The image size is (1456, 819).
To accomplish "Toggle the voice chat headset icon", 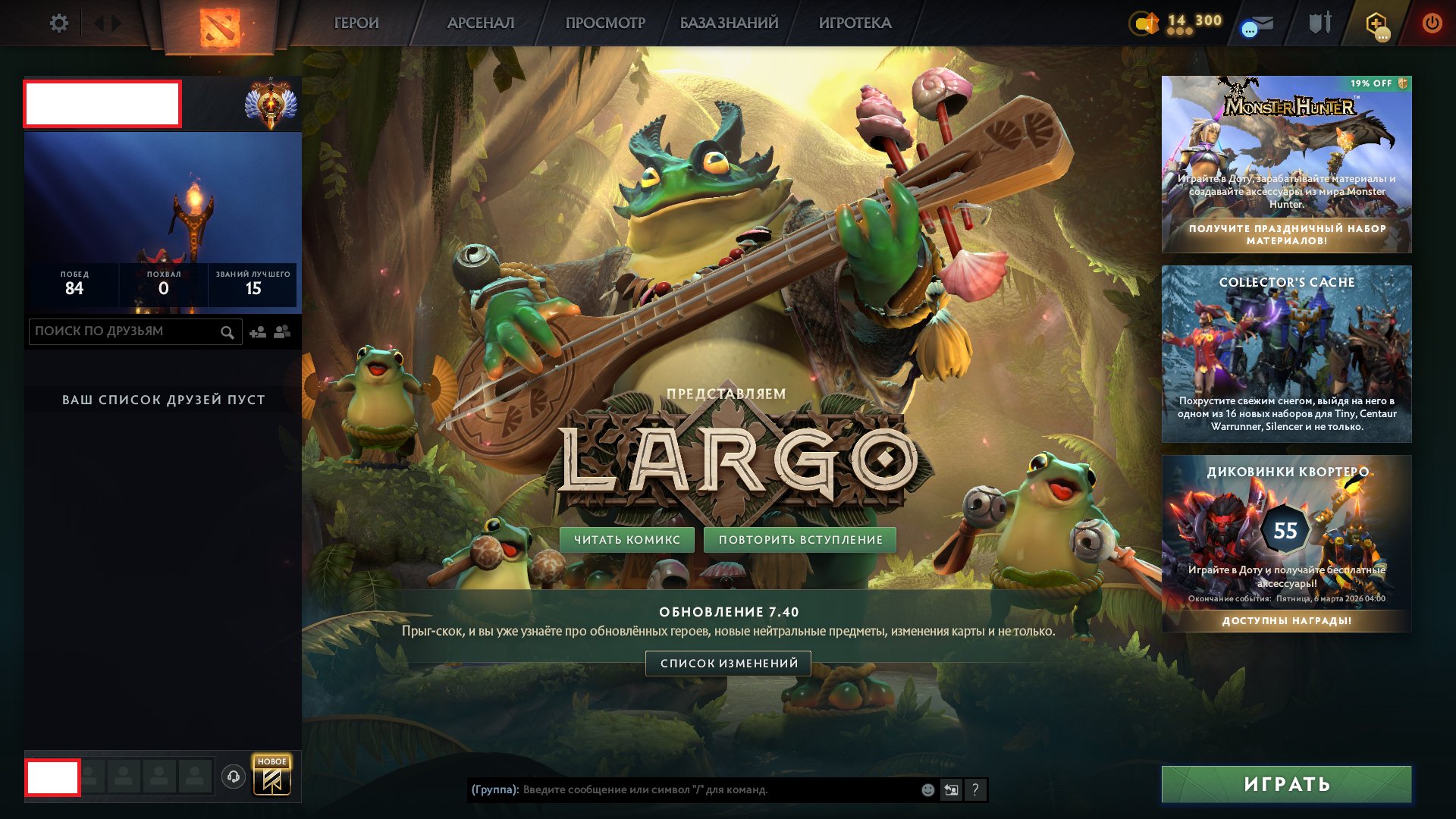I will pyautogui.click(x=235, y=777).
